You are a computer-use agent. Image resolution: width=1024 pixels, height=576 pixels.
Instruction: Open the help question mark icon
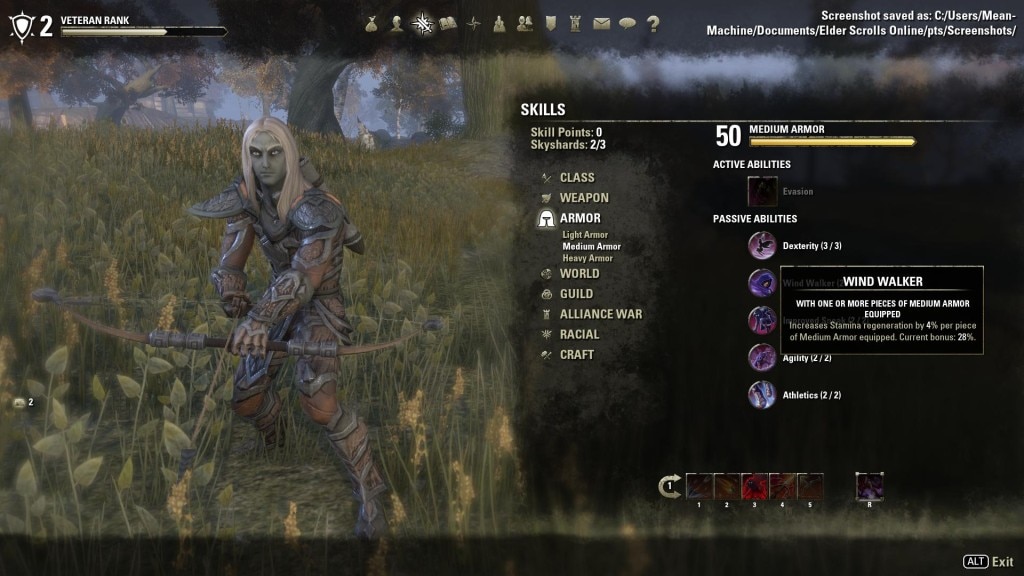(653, 24)
